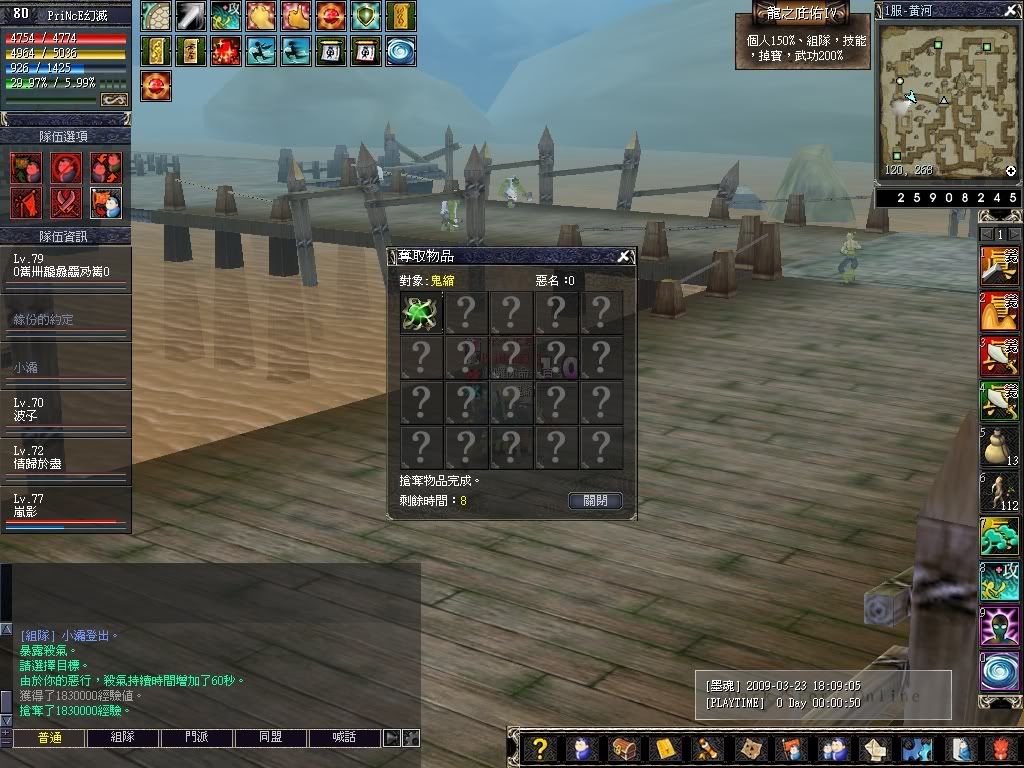Viewport: 1024px width, 768px height.
Task: Switch to the 同盟 chat tab
Action: click(270, 738)
